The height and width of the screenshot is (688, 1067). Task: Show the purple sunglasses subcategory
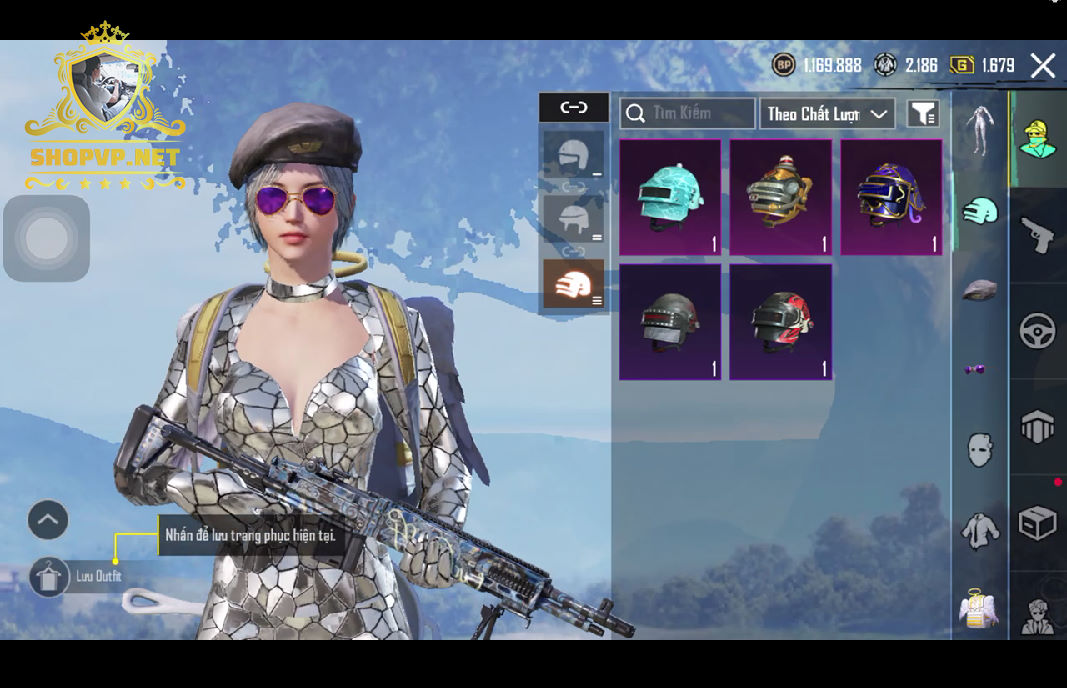[x=975, y=370]
